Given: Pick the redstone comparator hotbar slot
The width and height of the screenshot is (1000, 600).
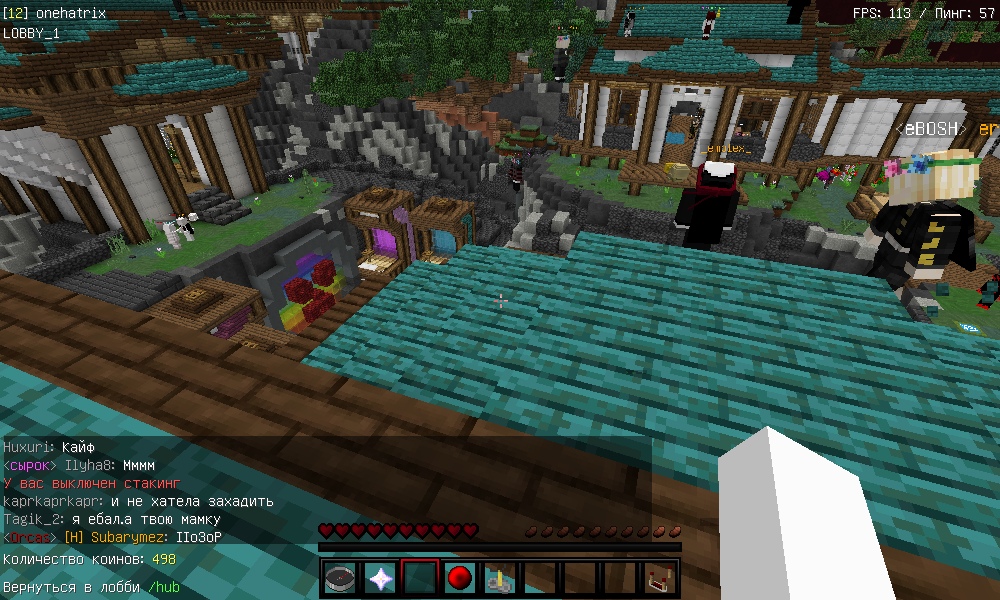Looking at the screenshot, I should coord(660,578).
